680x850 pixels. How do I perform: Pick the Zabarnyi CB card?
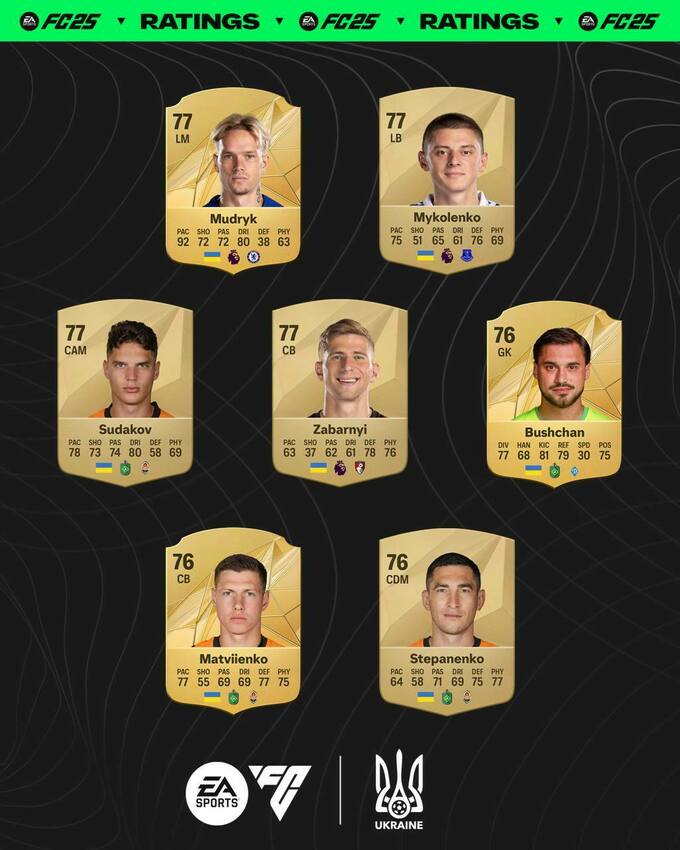pos(339,392)
